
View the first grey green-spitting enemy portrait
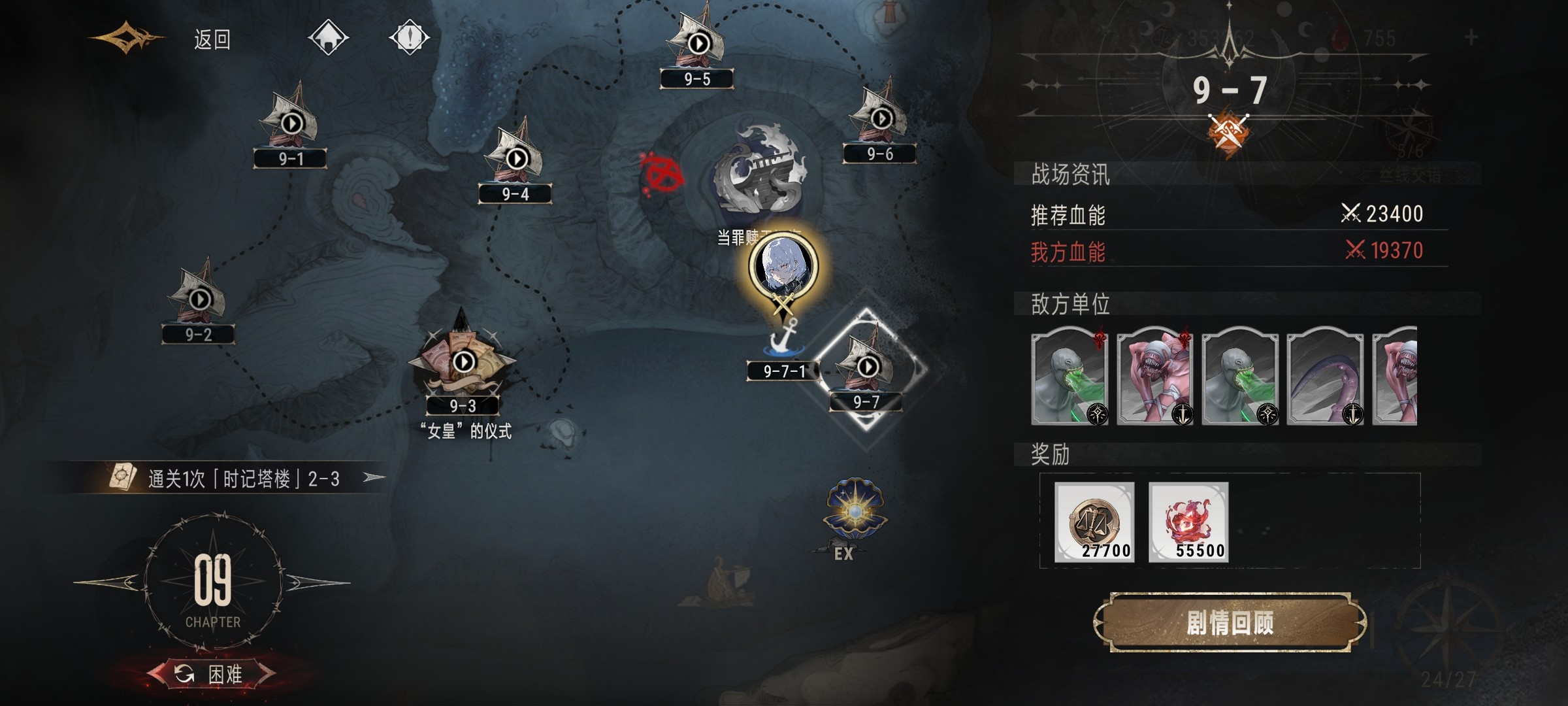pyautogui.click(x=1069, y=376)
